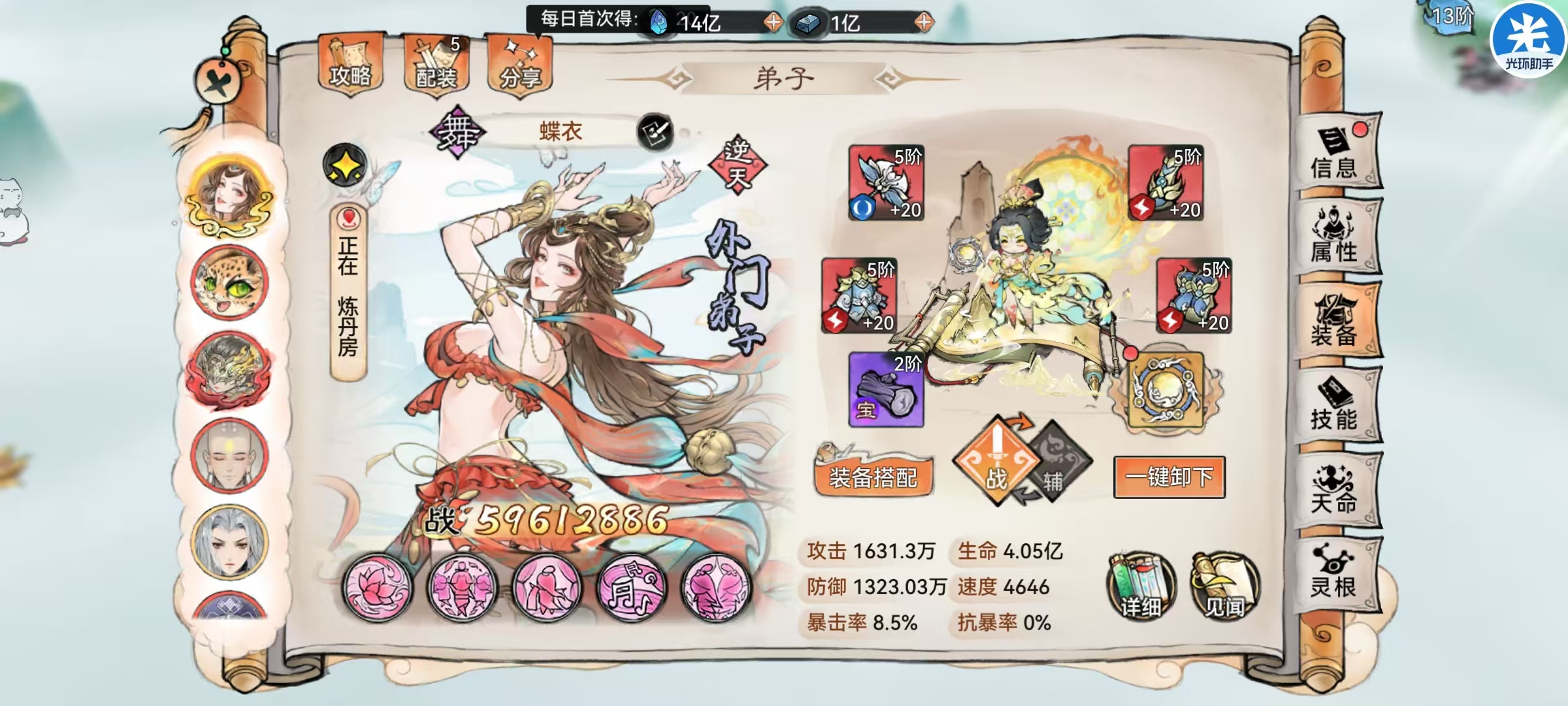Click the 光环助手 assistant icon
The image size is (1568, 706).
[1527, 41]
